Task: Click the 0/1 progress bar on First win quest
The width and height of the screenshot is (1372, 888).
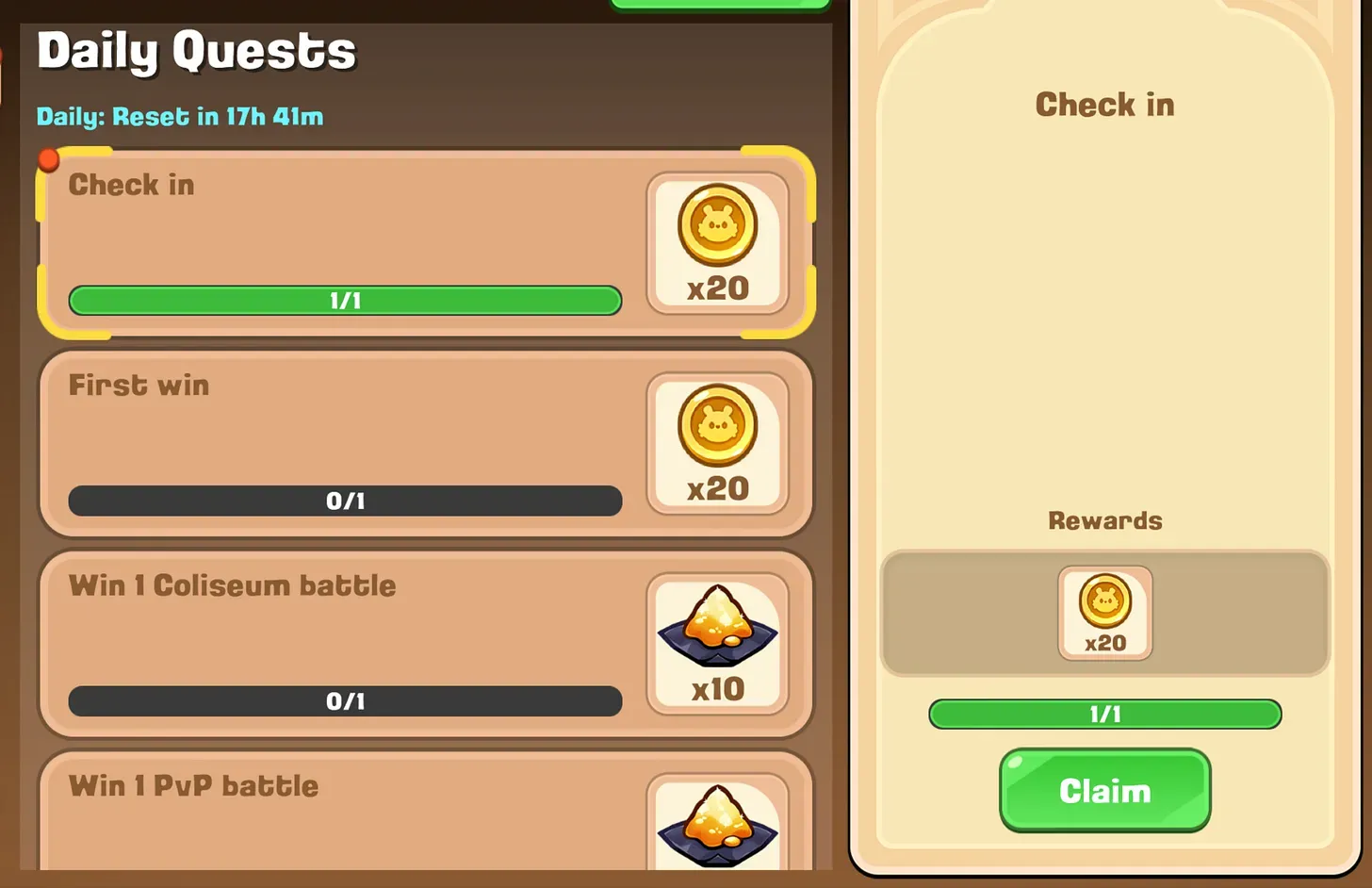Action: point(344,501)
